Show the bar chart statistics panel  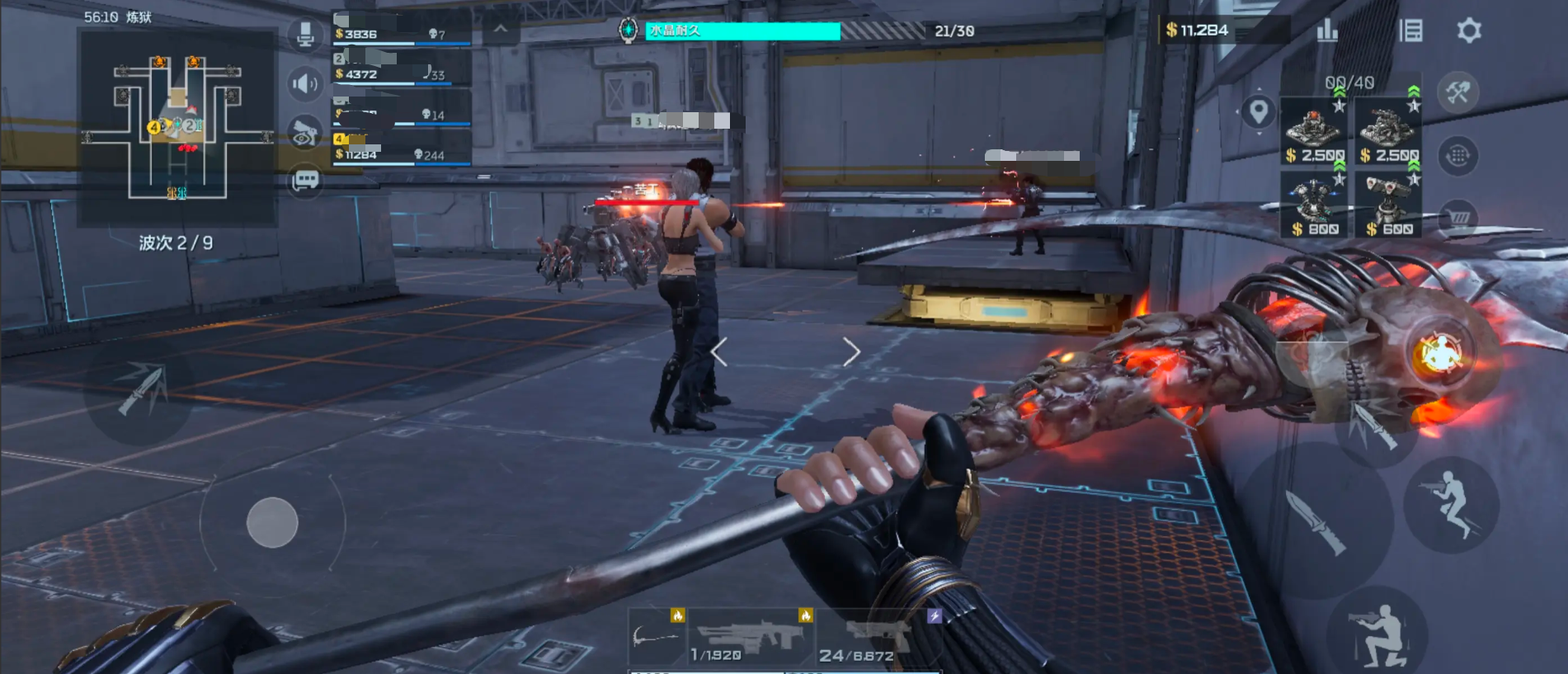tap(1327, 31)
